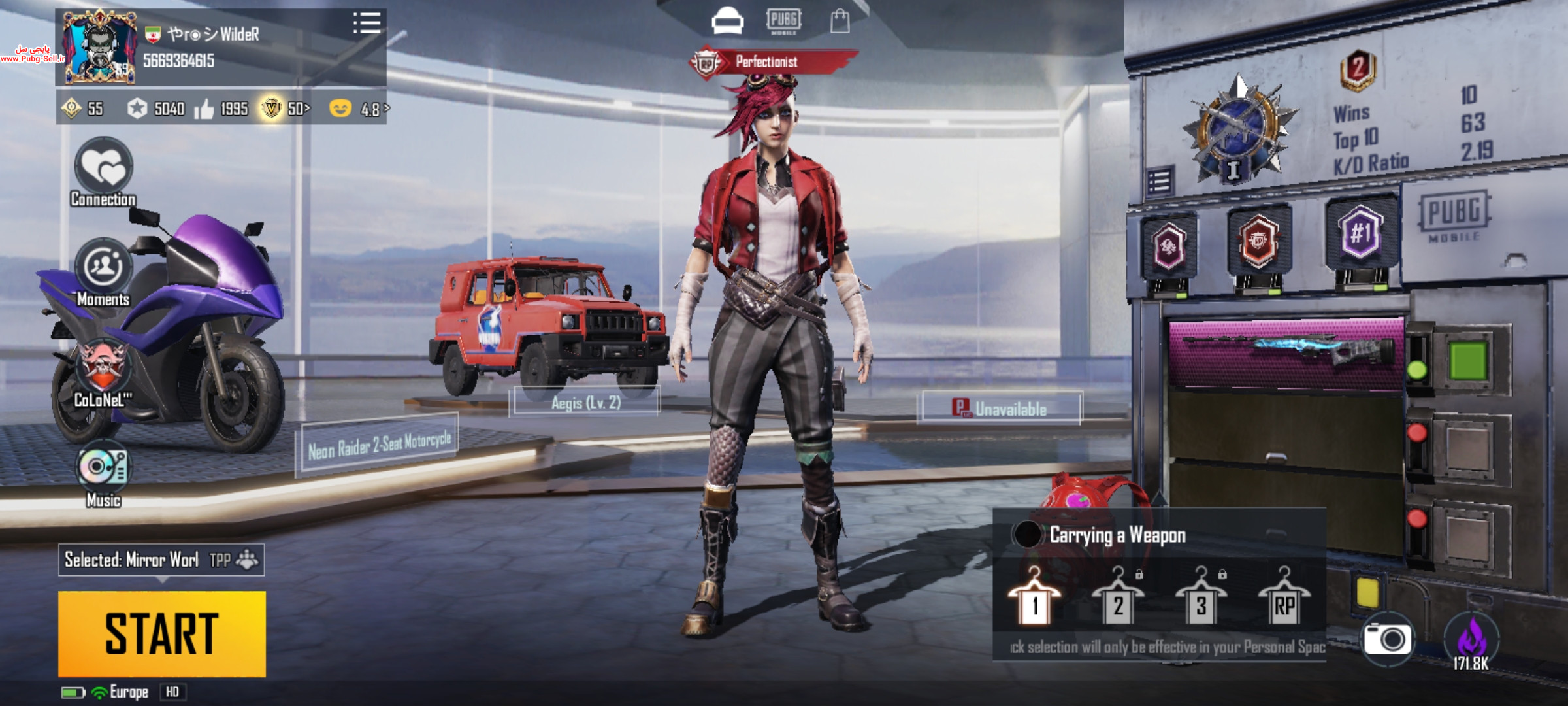Viewport: 1568px width, 706px height.
Task: Start the match with the yellow START button
Action: coord(162,633)
